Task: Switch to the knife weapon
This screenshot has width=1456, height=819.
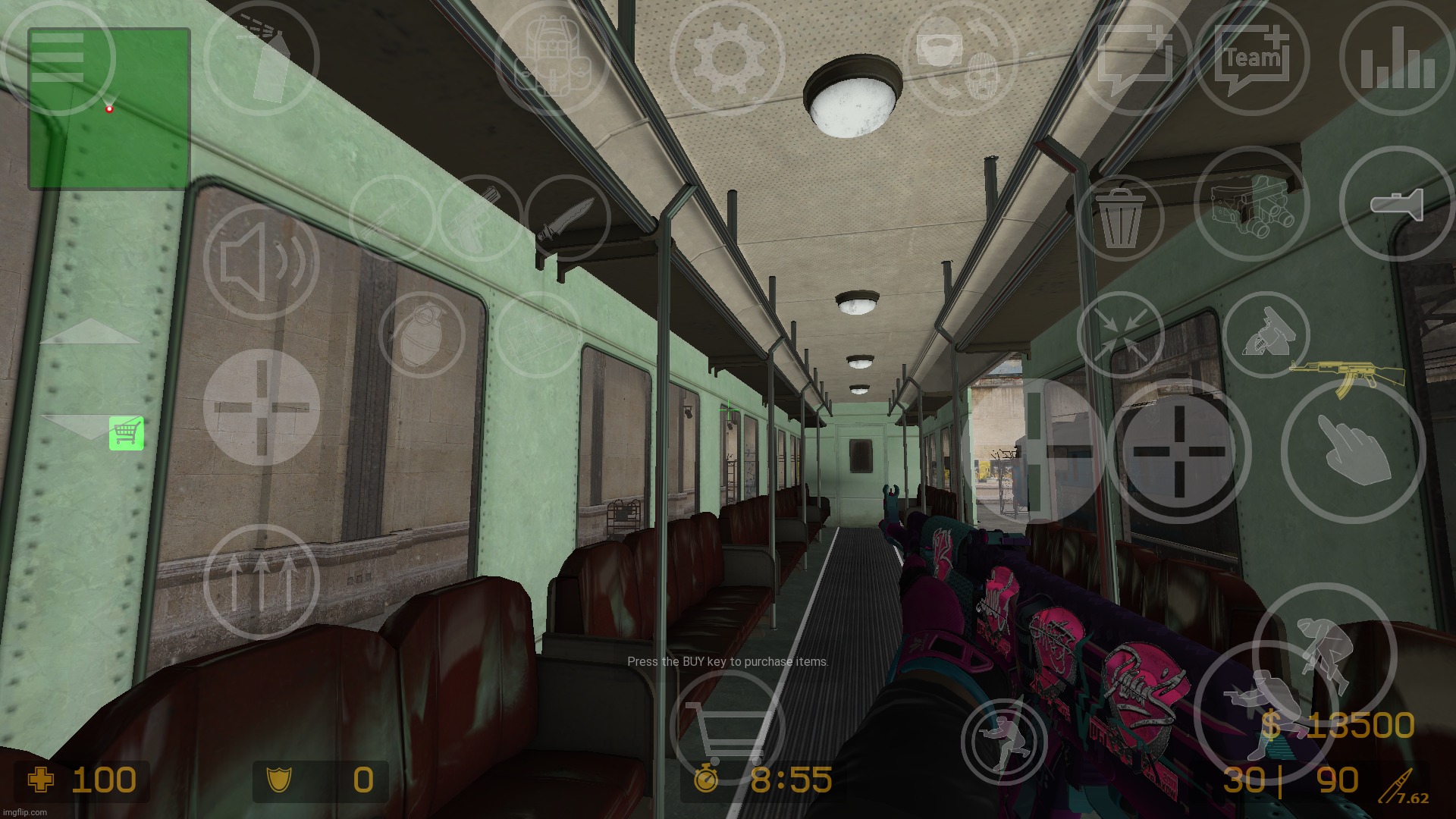Action: (567, 218)
